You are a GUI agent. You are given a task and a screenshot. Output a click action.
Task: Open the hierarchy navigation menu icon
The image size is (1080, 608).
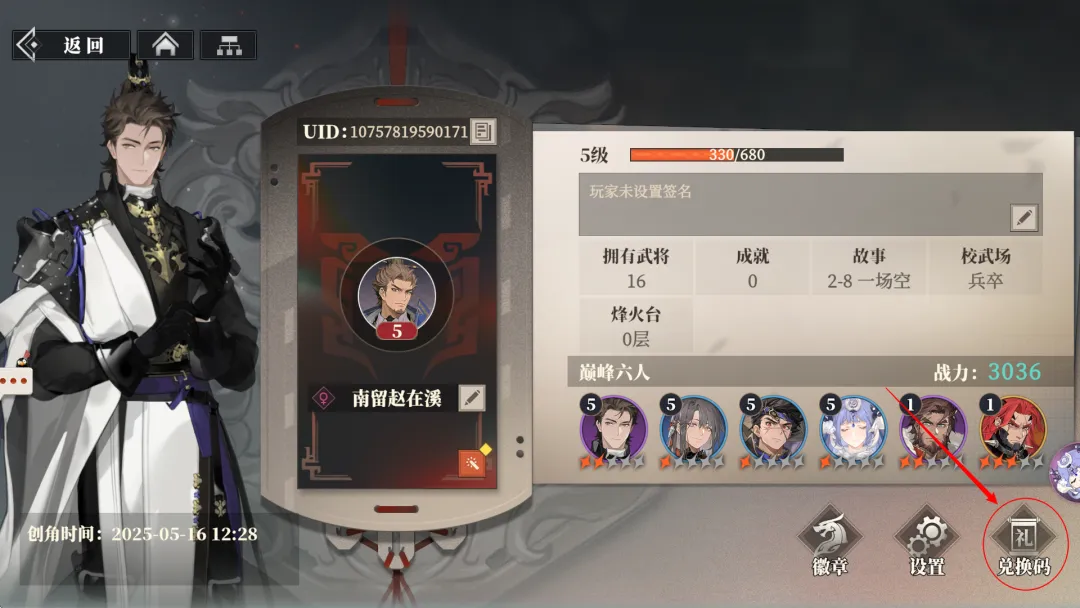pyautogui.click(x=228, y=45)
